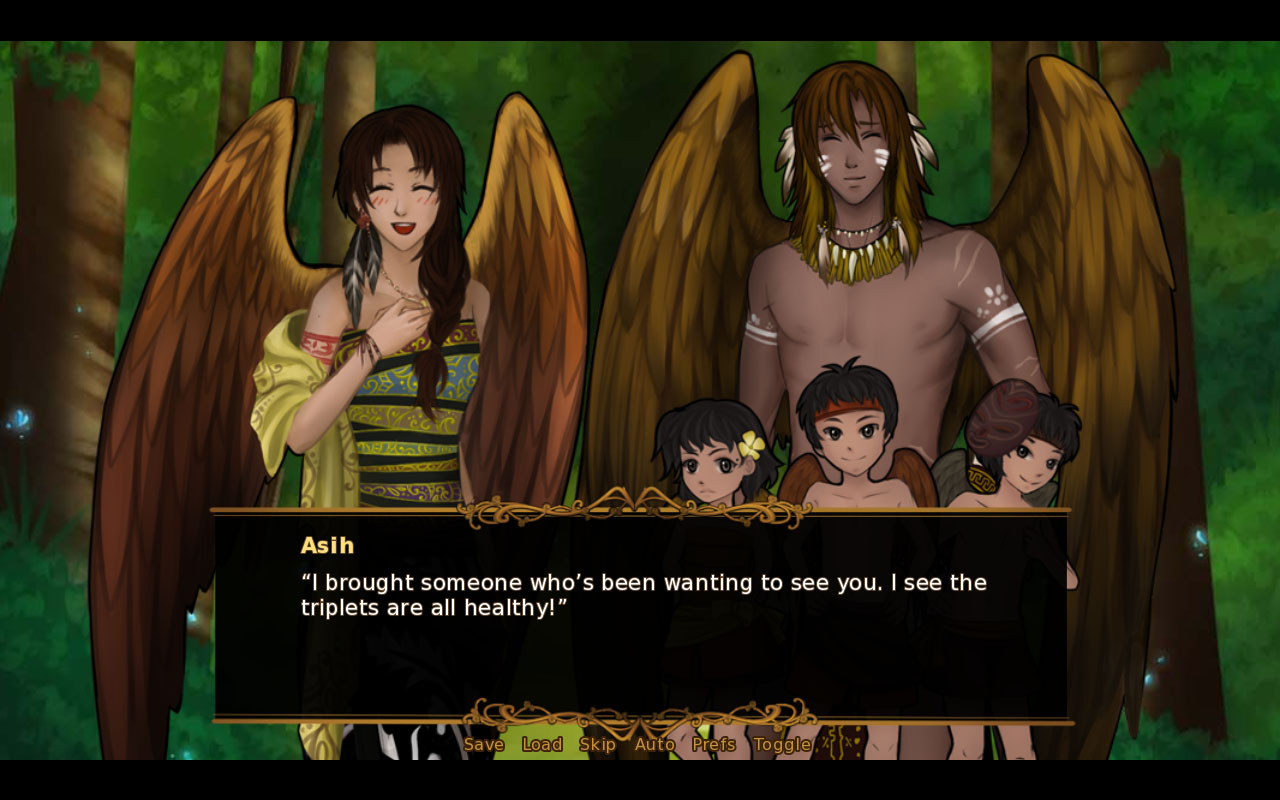Image resolution: width=1280 pixels, height=800 pixels.
Task: Click the speaker name Asih
Action: tap(327, 545)
